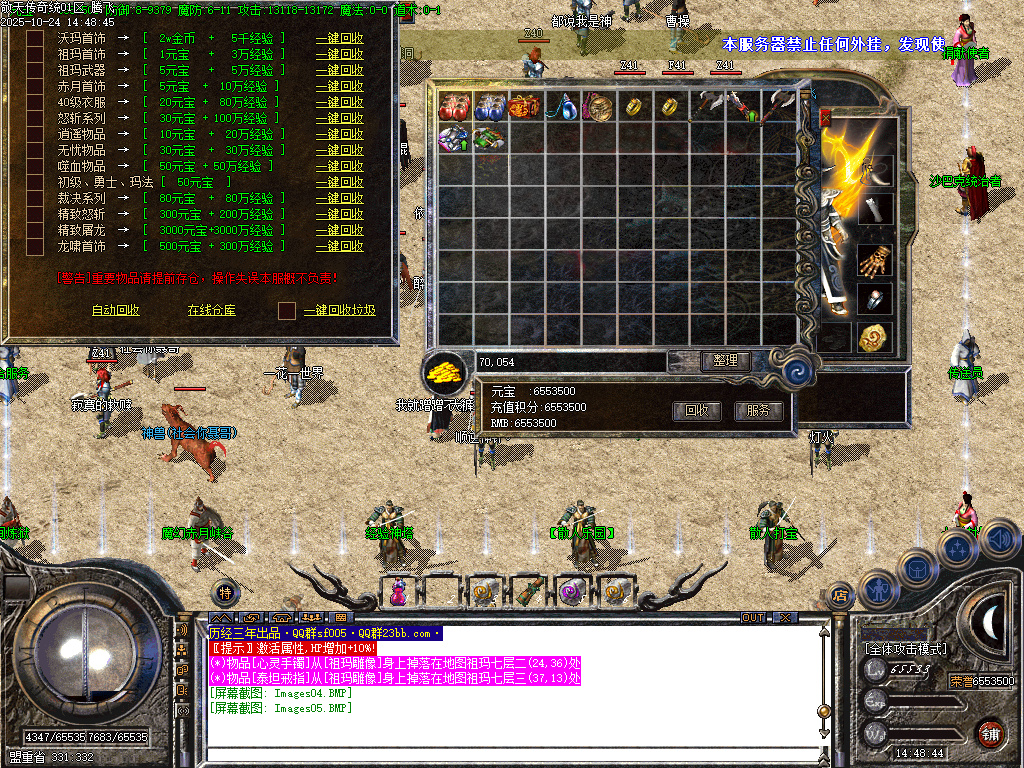Click the 回收 button under the bag

click(x=697, y=410)
